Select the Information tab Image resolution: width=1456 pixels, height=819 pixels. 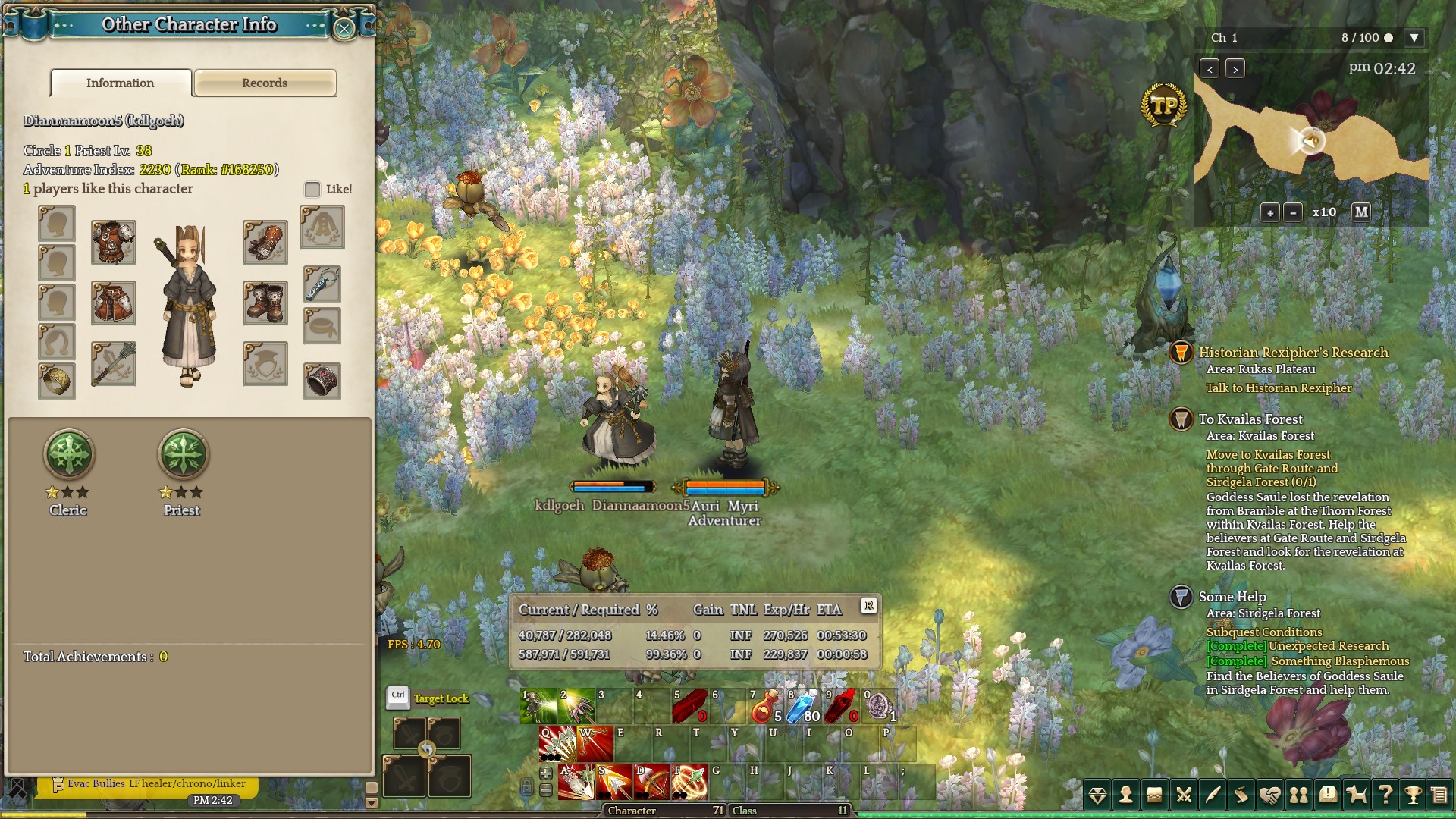tap(121, 83)
